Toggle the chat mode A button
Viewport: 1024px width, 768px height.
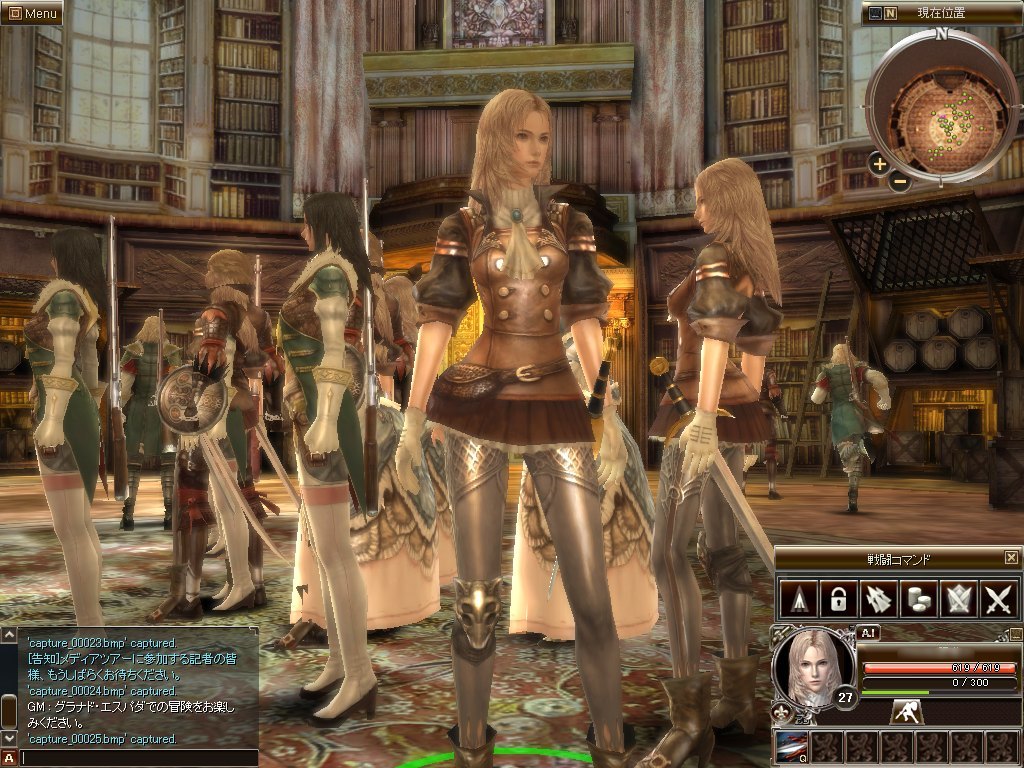pos(9,758)
